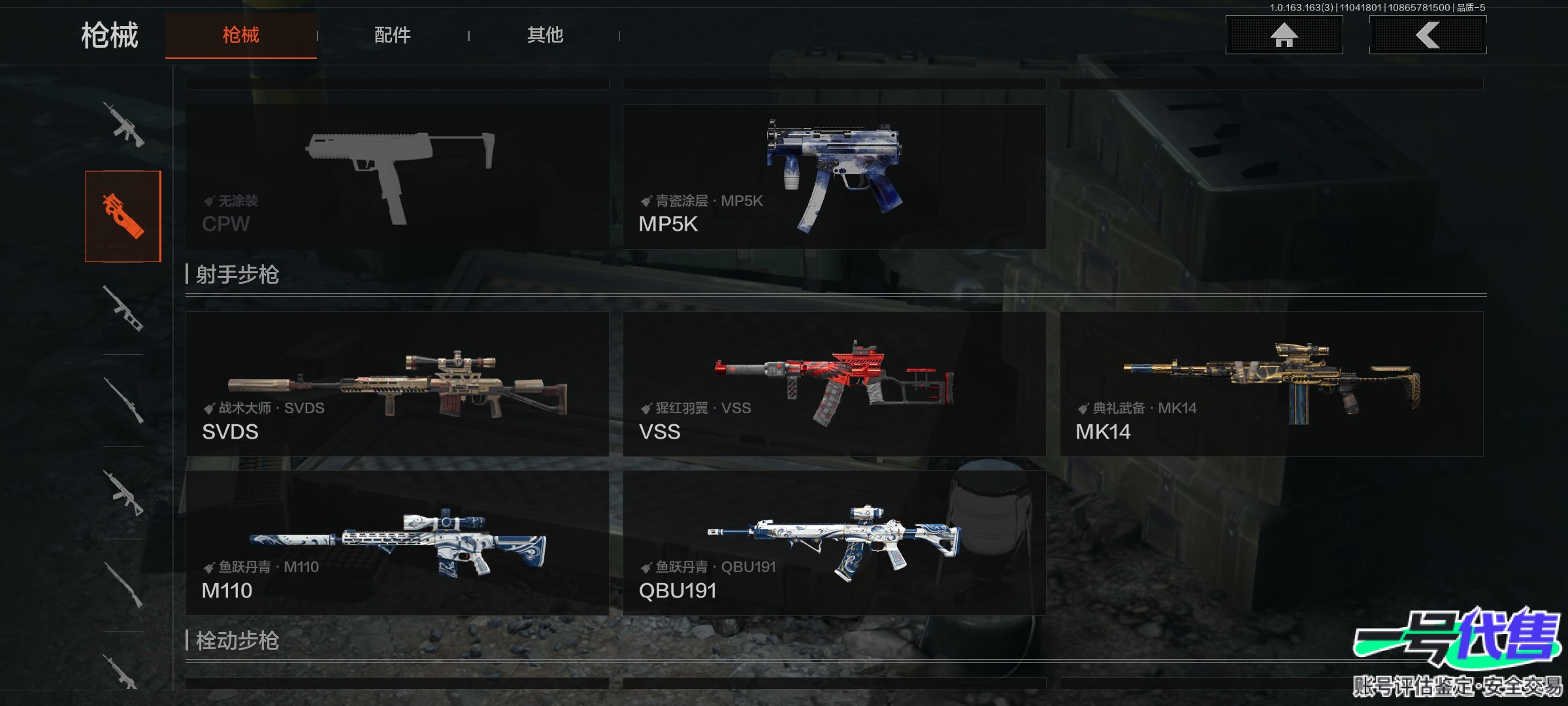Choose the M110 rifle tile
This screenshot has width=1568, height=706.
coord(397,543)
